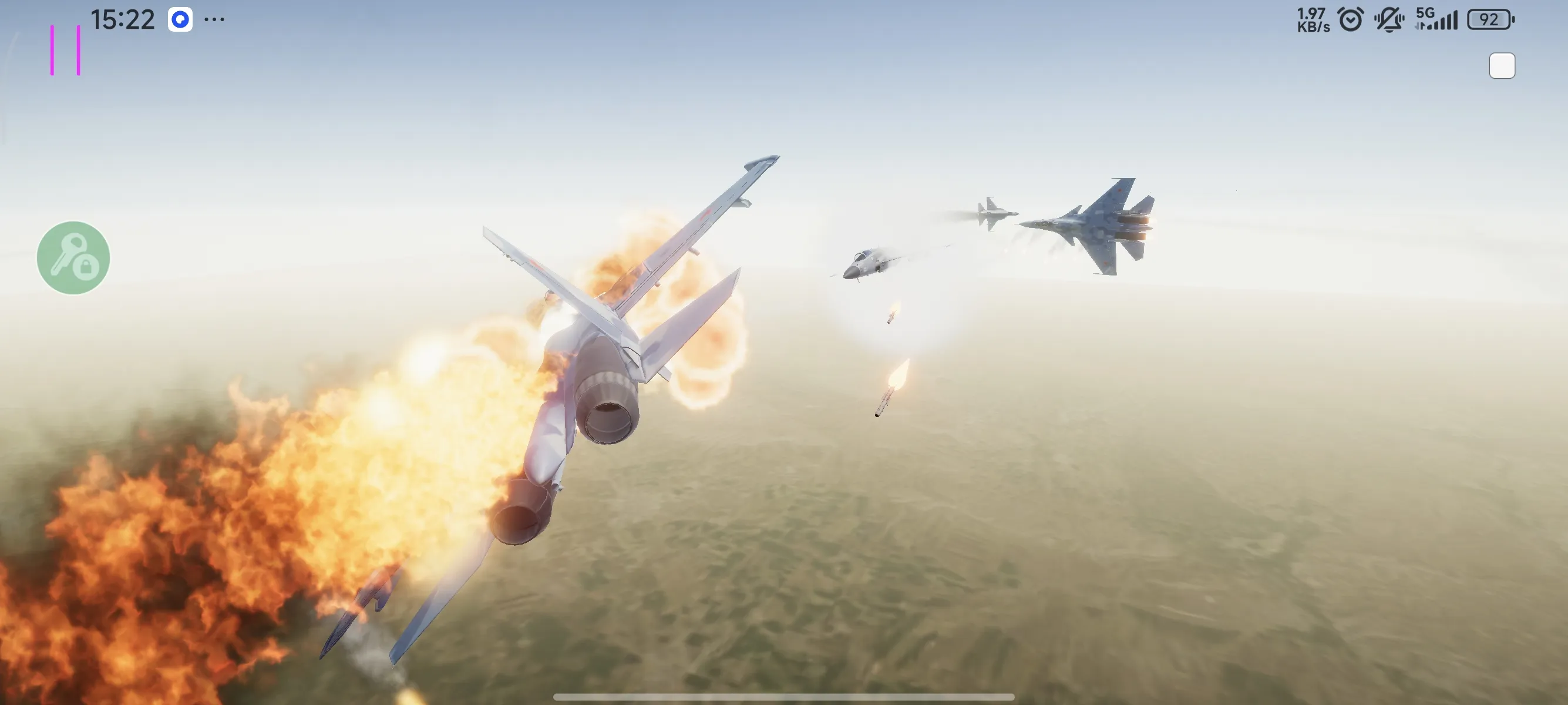The height and width of the screenshot is (705, 1568).
Task: Open the blue app icon in the status bar
Action: (180, 19)
